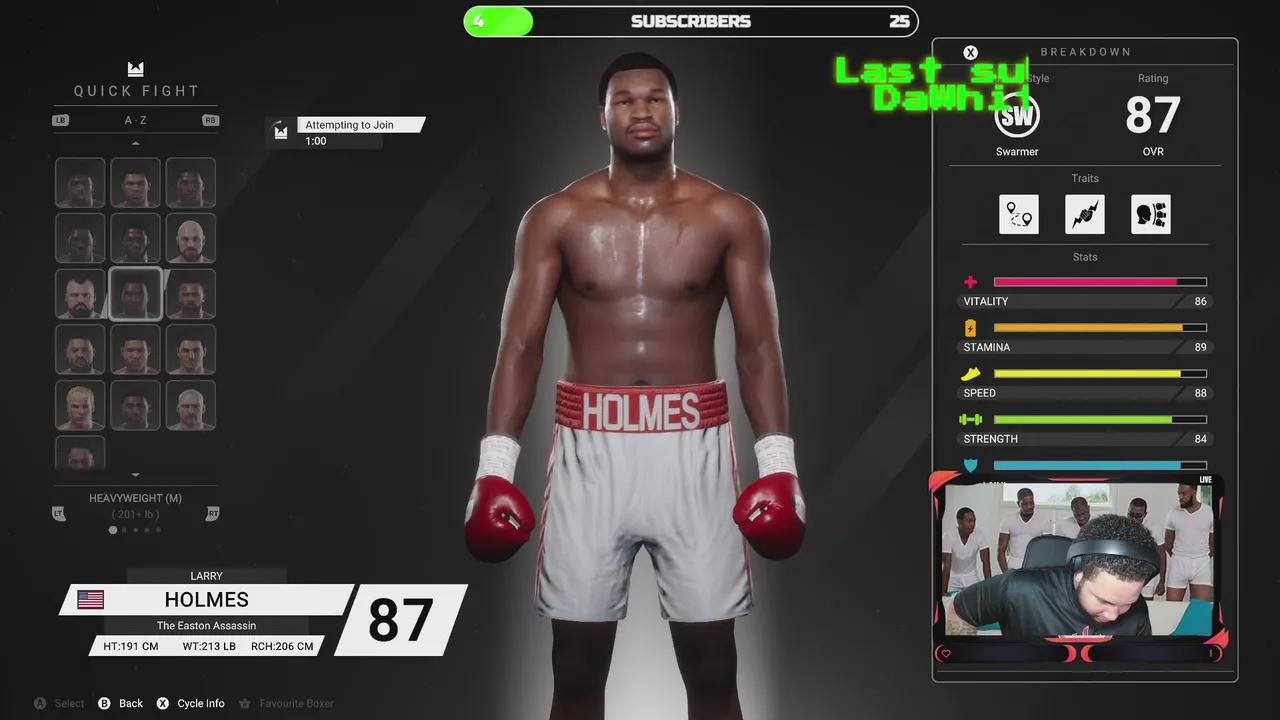This screenshot has height=720, width=1280.
Task: Click the down arrow below the boxer grid
Action: 135,475
